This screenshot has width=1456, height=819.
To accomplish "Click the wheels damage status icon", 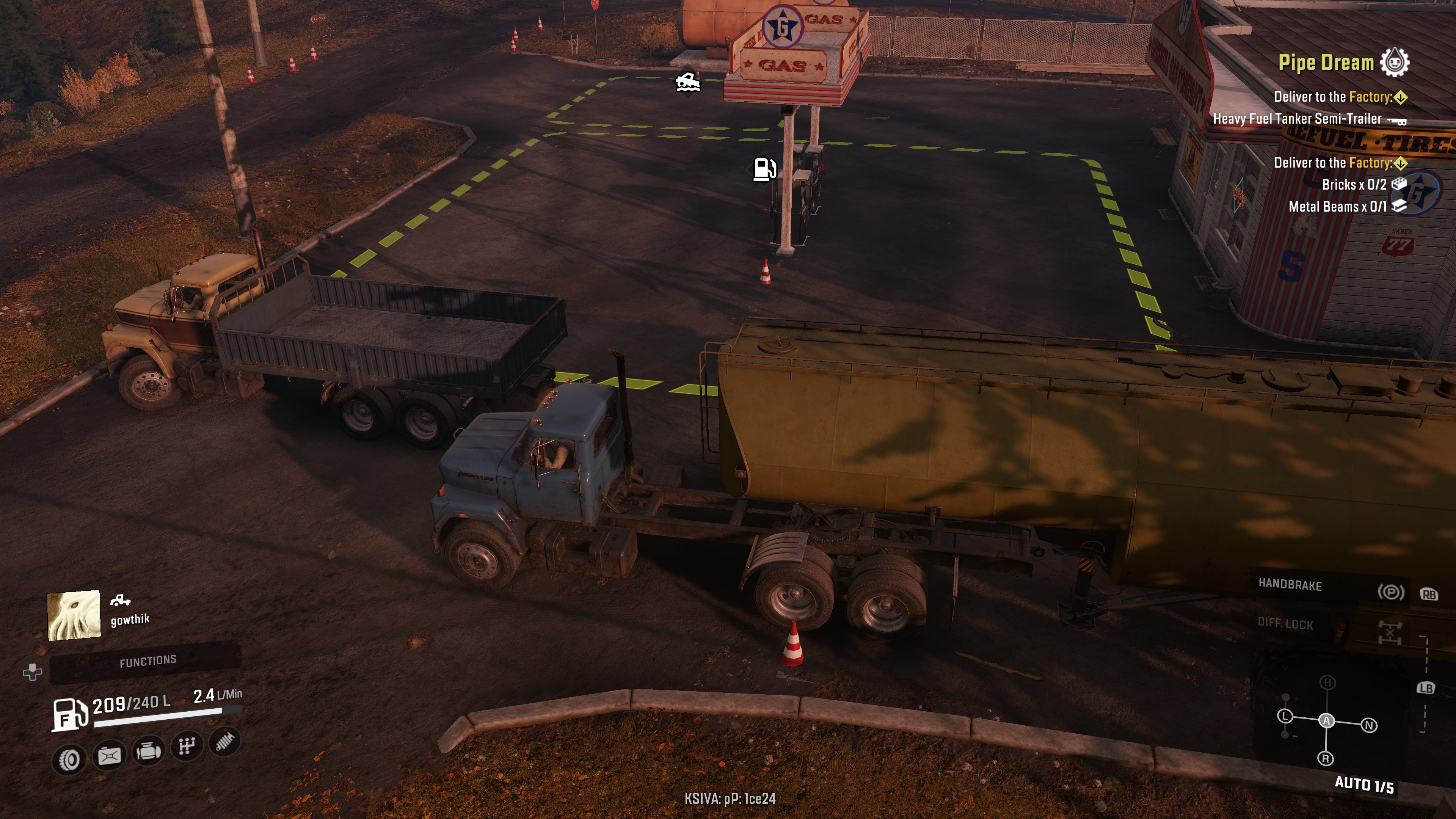I will [69, 759].
